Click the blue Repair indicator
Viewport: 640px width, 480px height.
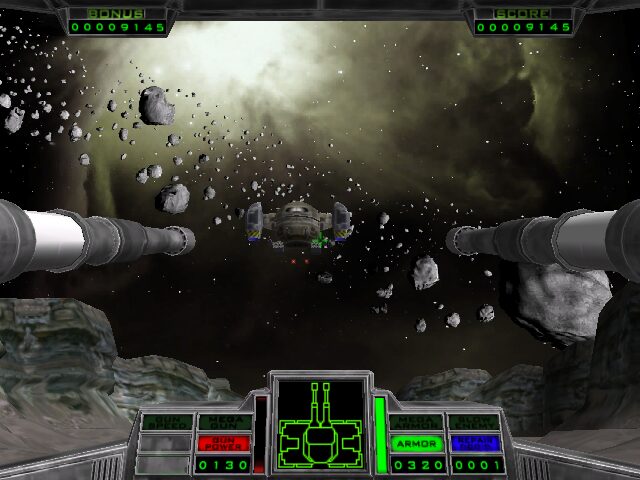[x=474, y=443]
